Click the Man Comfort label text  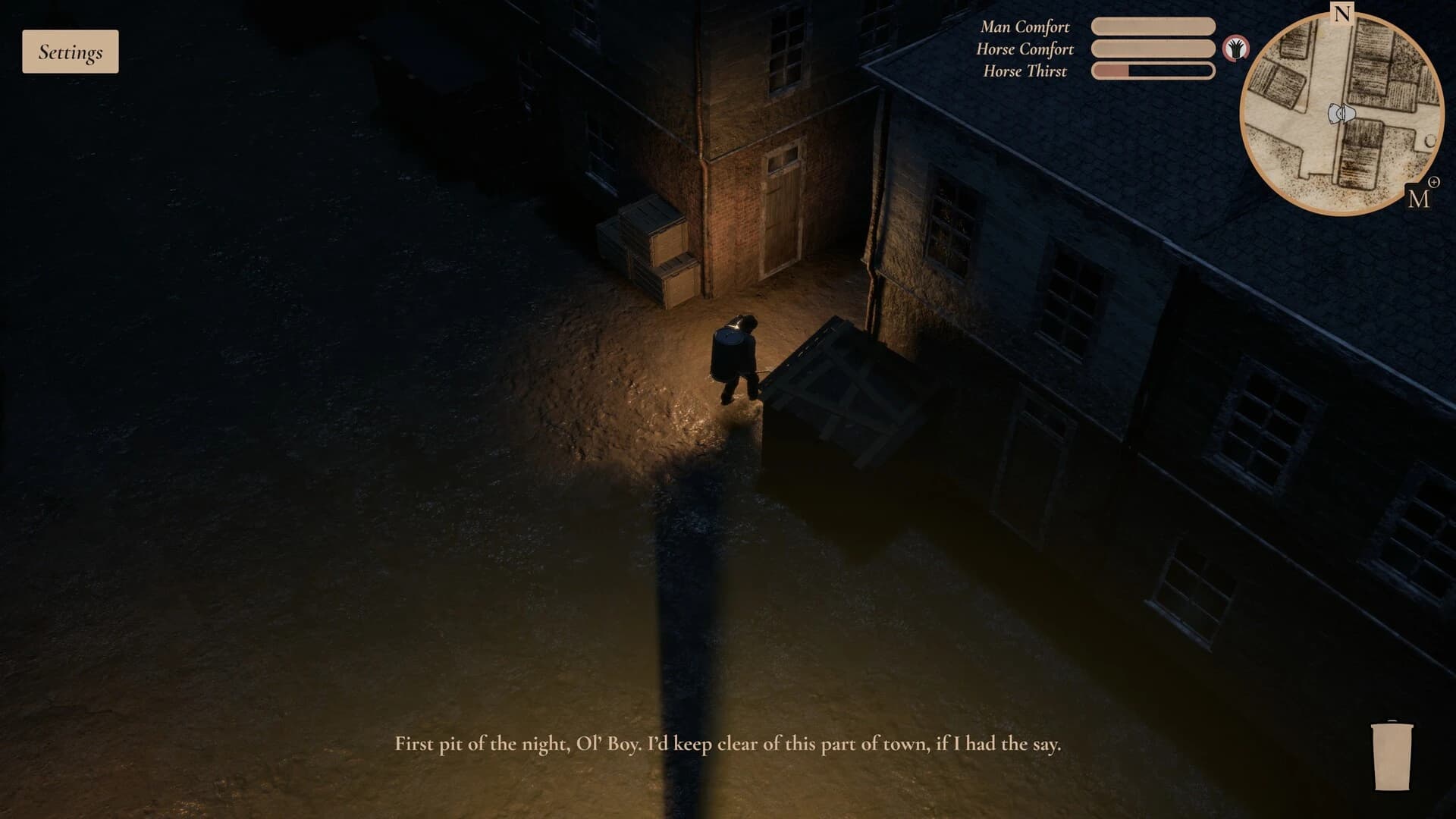click(x=1025, y=27)
